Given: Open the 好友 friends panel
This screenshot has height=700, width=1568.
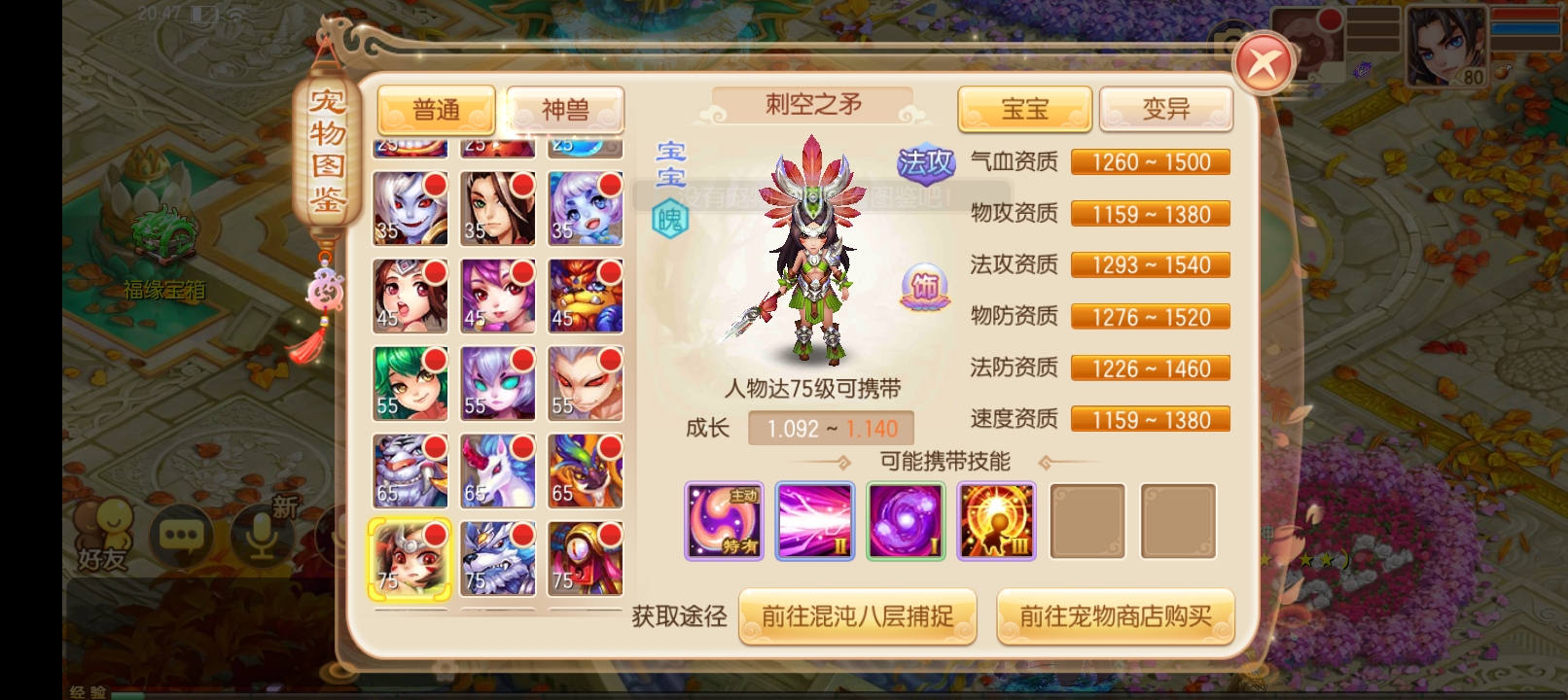Looking at the screenshot, I should [105, 534].
